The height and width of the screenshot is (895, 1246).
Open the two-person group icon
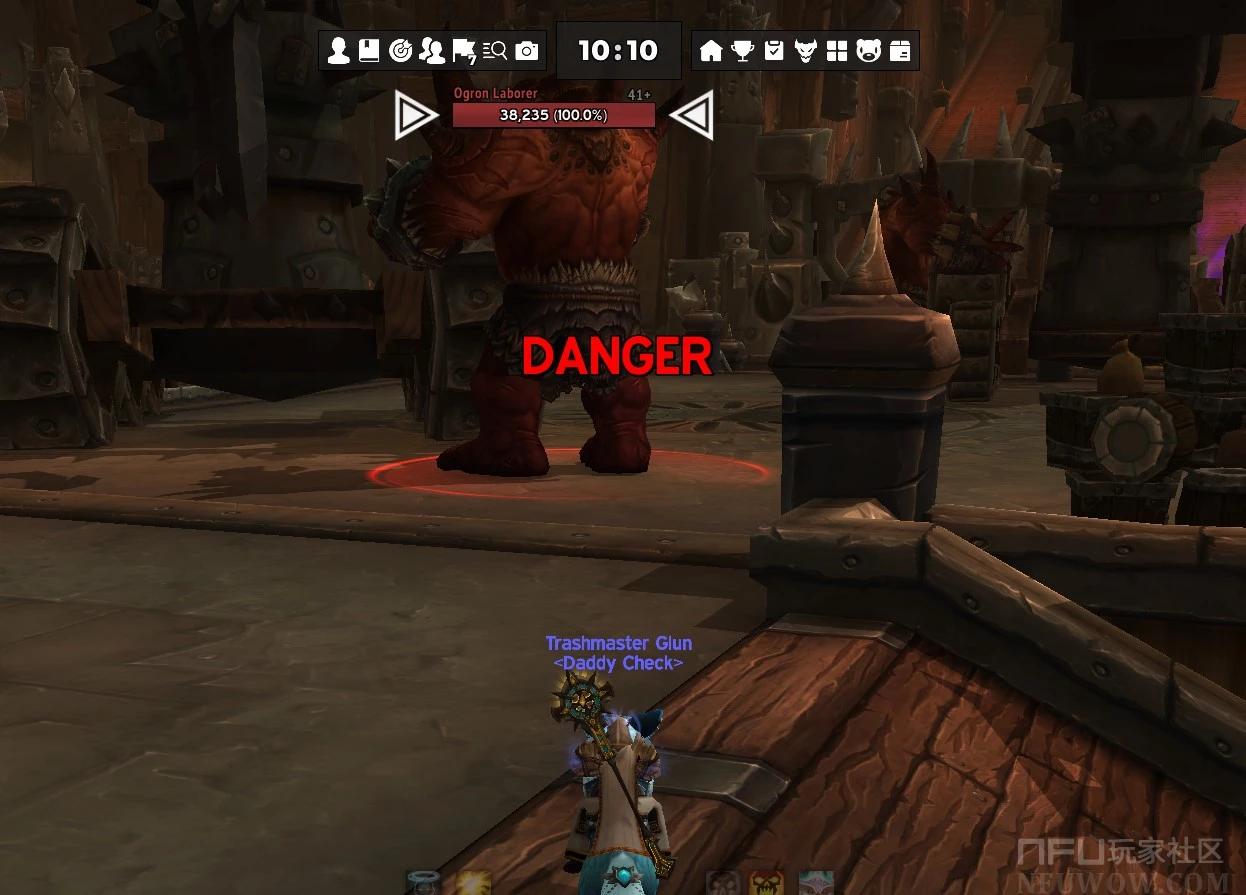click(x=432, y=51)
